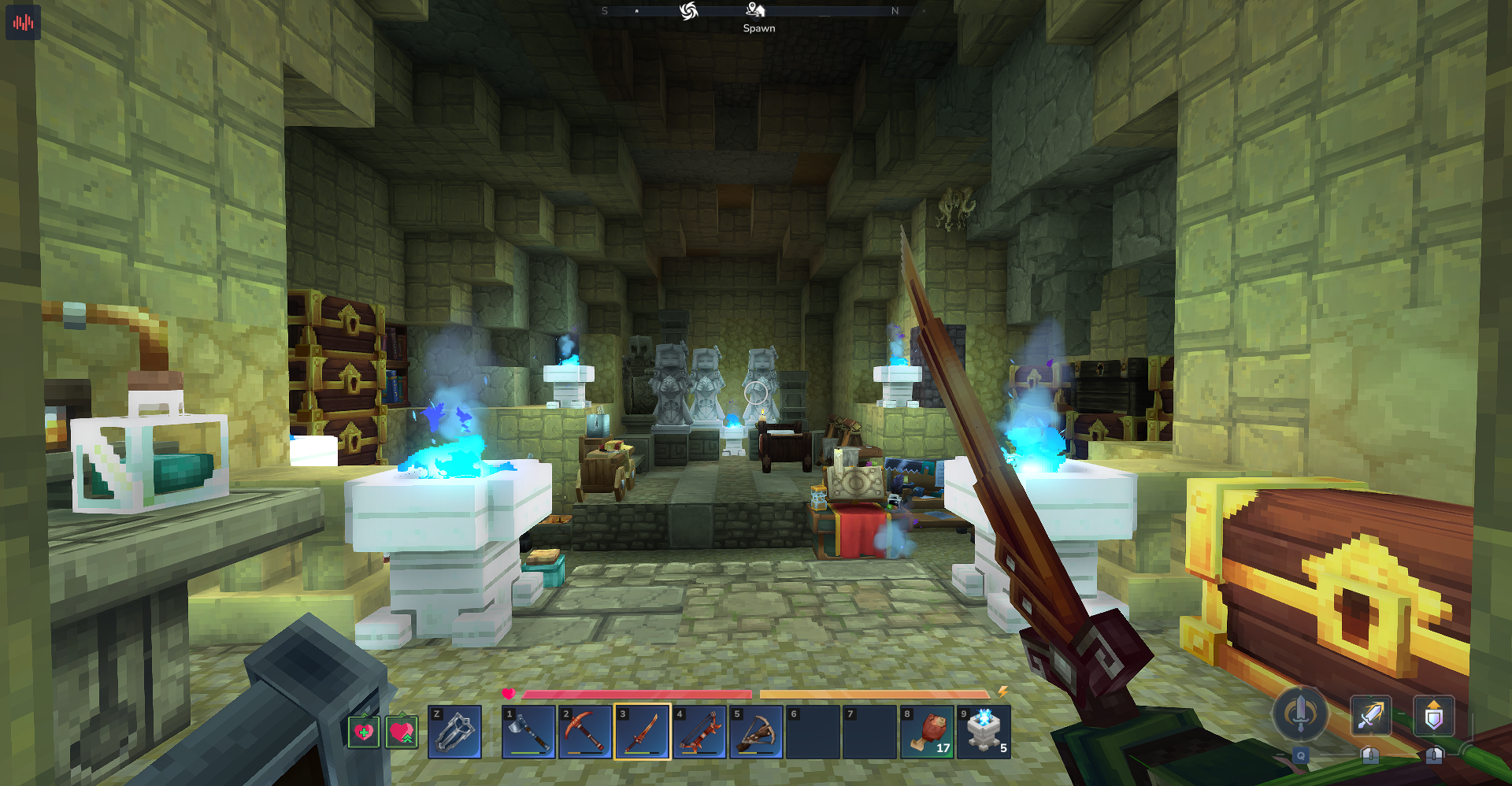Activate the round sword signature ability
Viewport: 1512px width, 786px height.
1300,714
